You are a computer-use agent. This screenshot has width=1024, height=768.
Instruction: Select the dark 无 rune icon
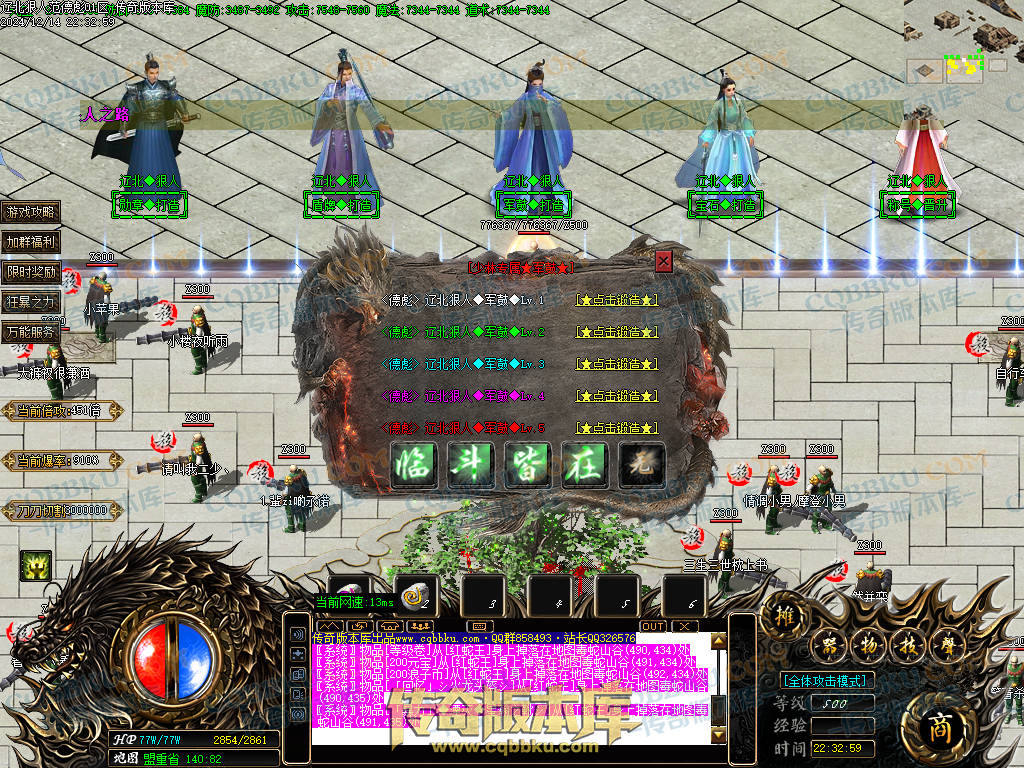tap(642, 465)
